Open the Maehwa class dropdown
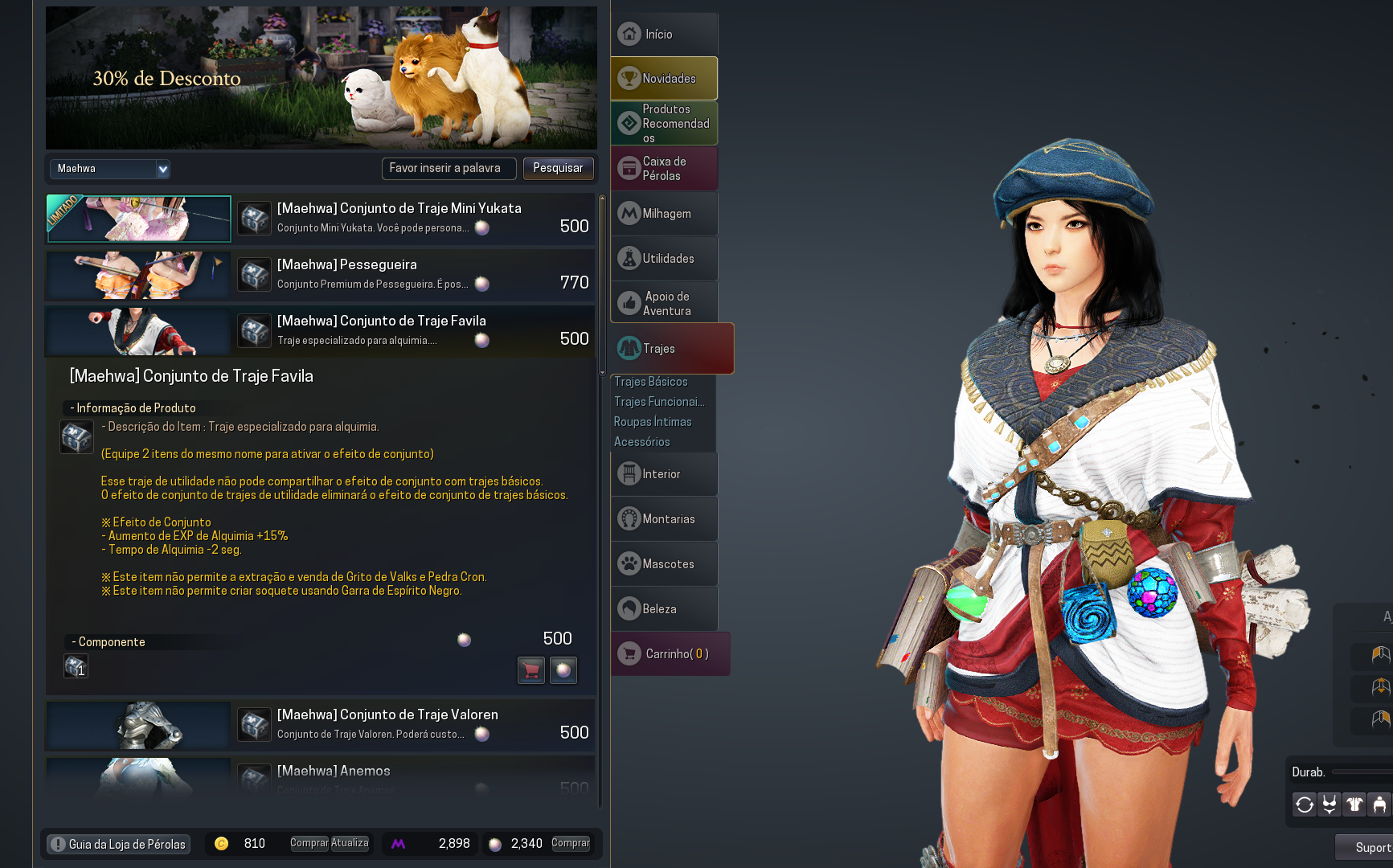The width and height of the screenshot is (1393, 868). click(x=109, y=169)
